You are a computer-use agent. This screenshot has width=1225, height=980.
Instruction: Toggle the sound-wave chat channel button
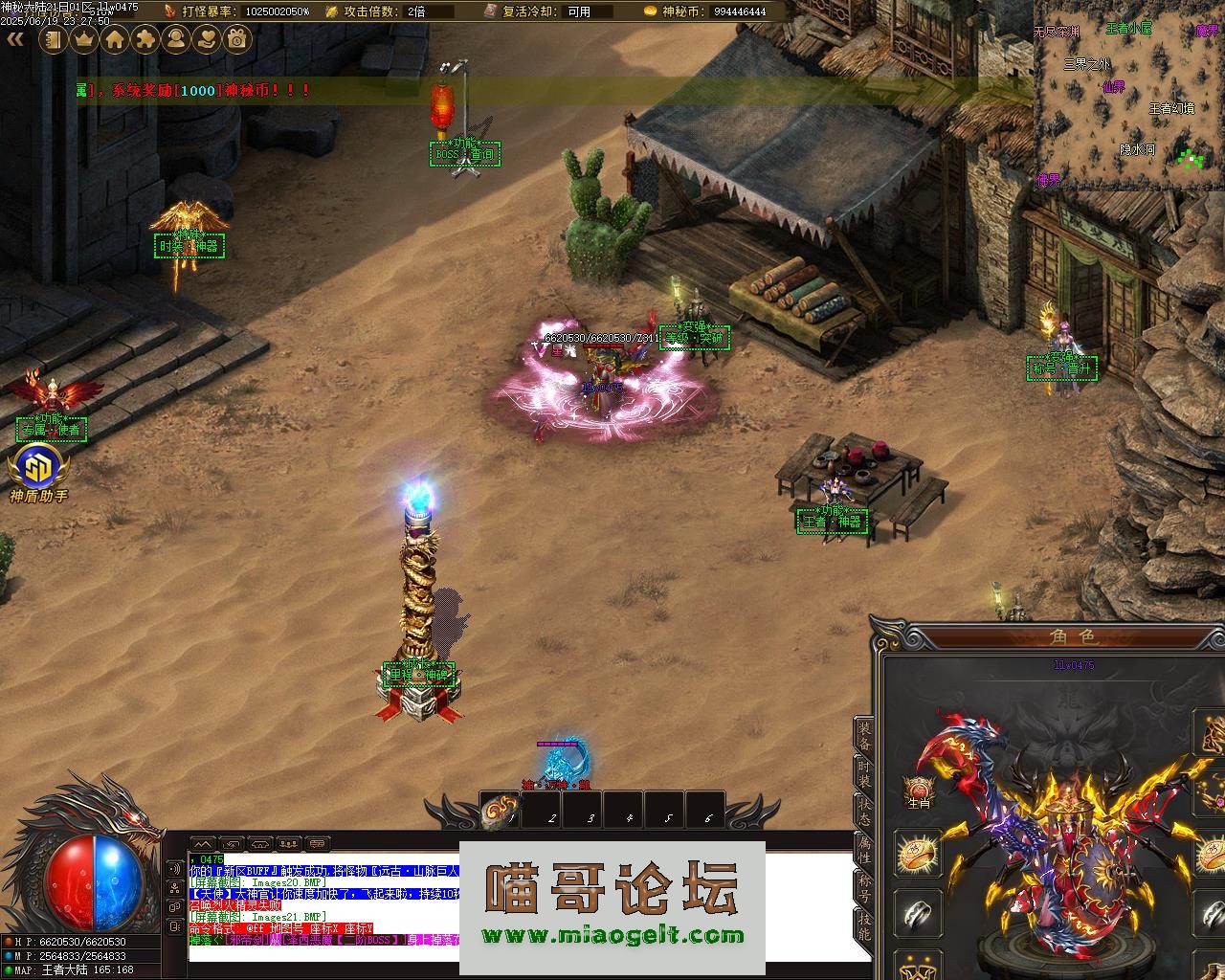coord(175,869)
